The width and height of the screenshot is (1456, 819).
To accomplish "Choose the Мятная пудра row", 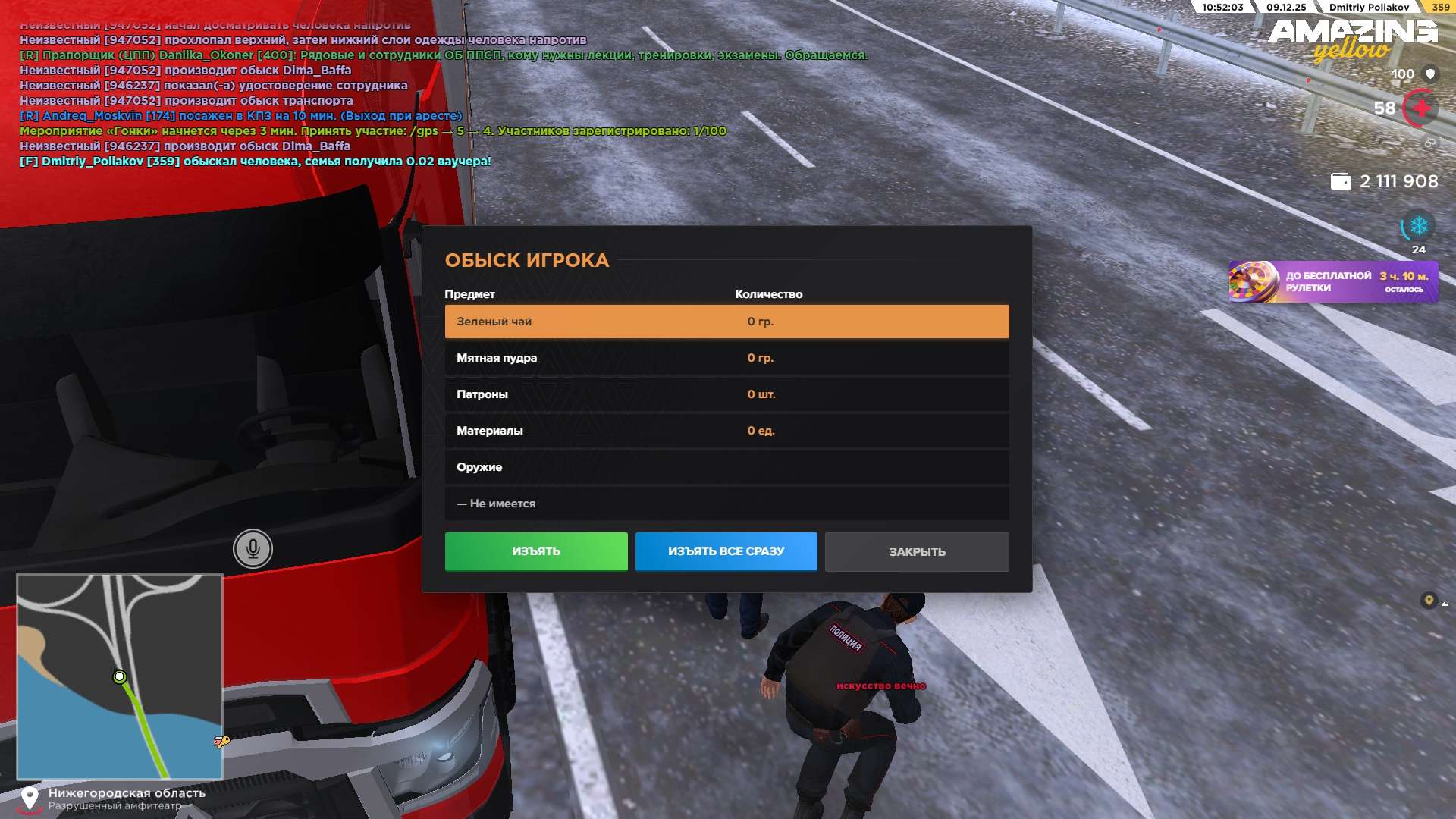I will click(726, 358).
